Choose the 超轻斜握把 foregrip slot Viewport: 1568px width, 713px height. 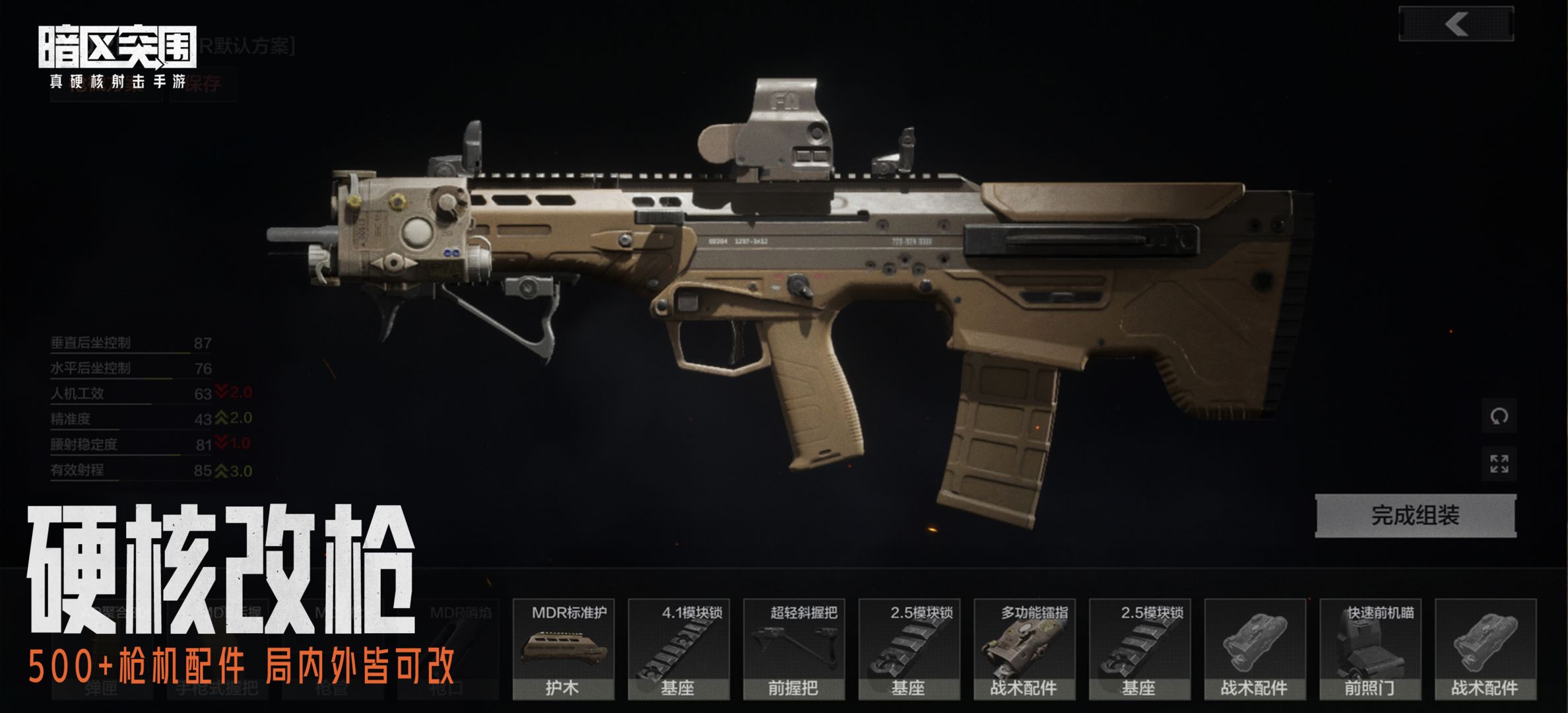pyautogui.click(x=793, y=649)
